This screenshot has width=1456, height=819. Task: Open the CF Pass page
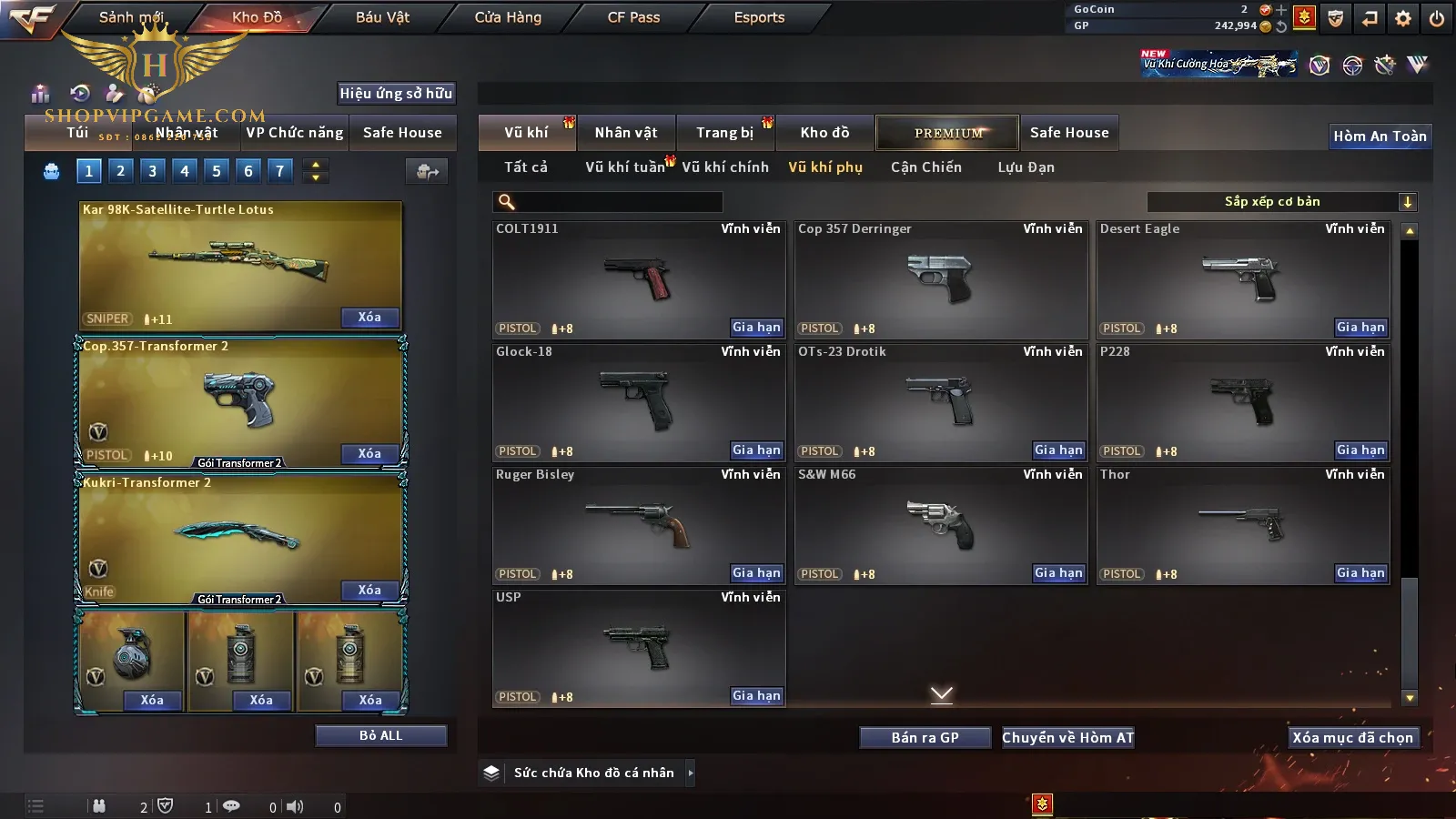[x=633, y=17]
